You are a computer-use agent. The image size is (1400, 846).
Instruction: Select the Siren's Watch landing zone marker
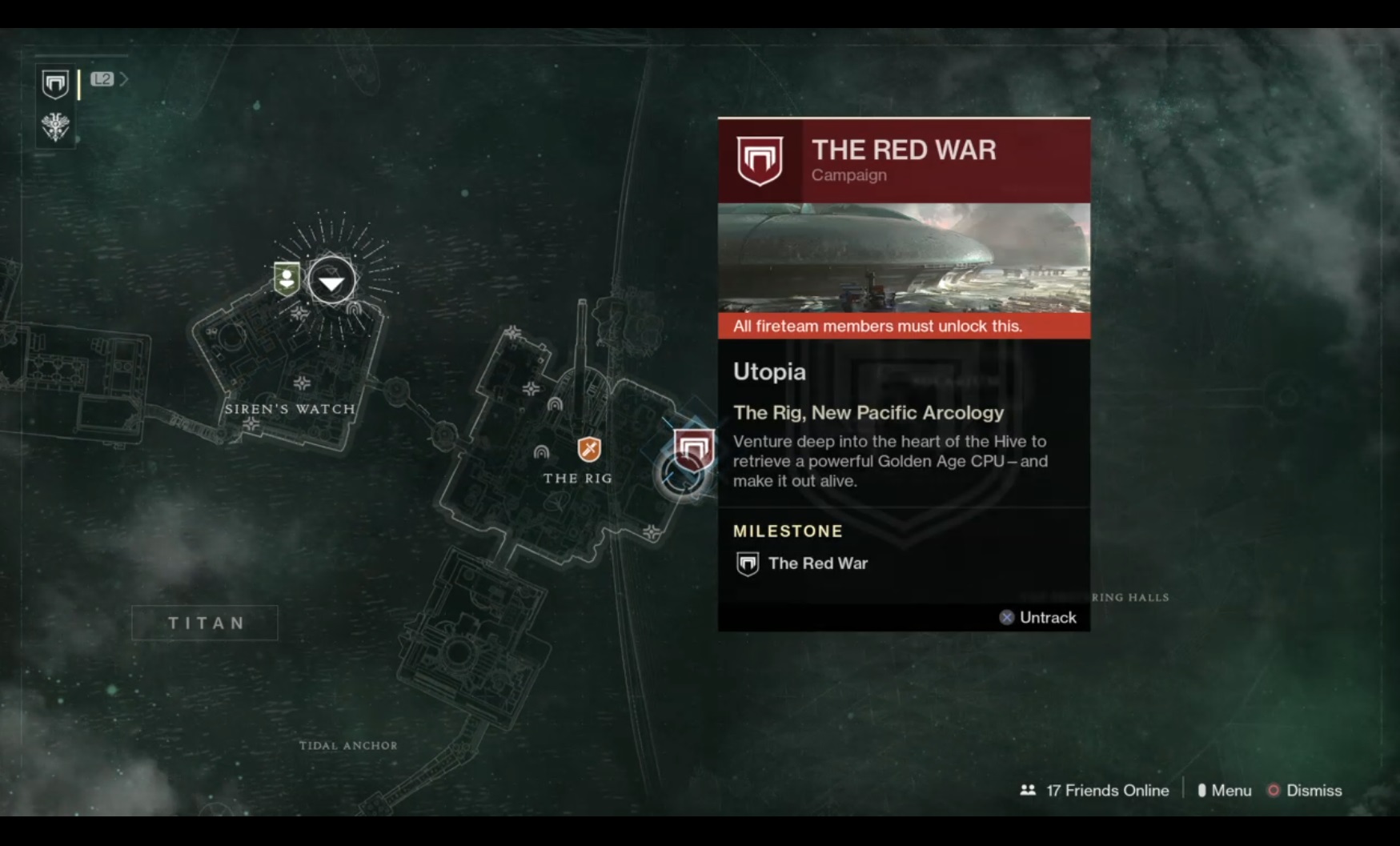point(331,280)
